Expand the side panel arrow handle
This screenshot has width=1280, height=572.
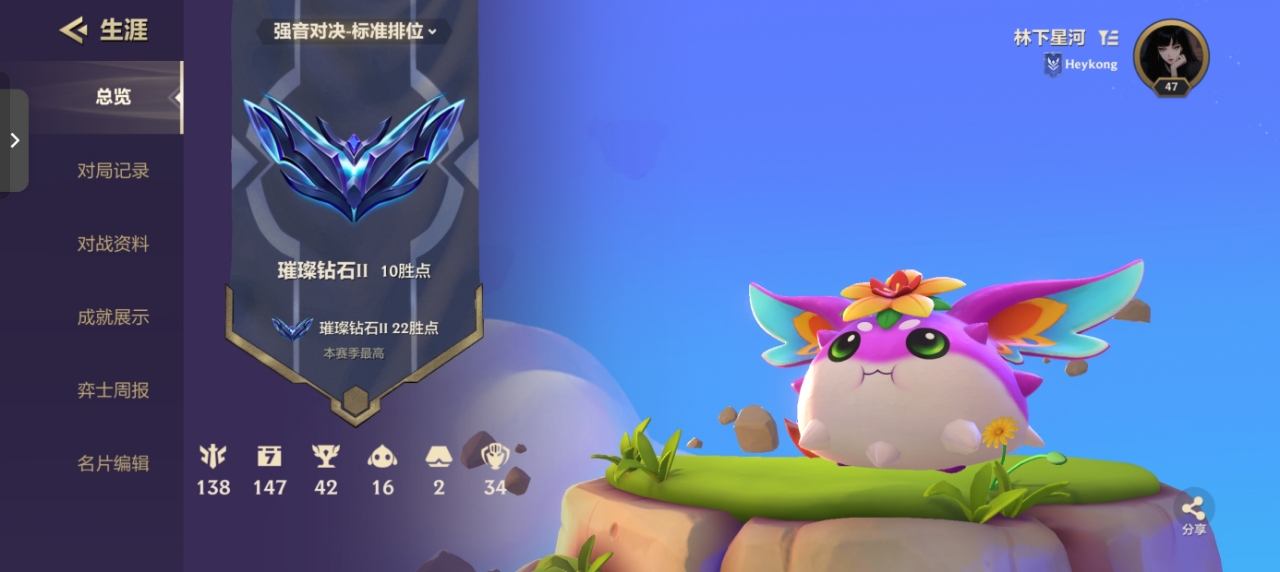(x=14, y=140)
